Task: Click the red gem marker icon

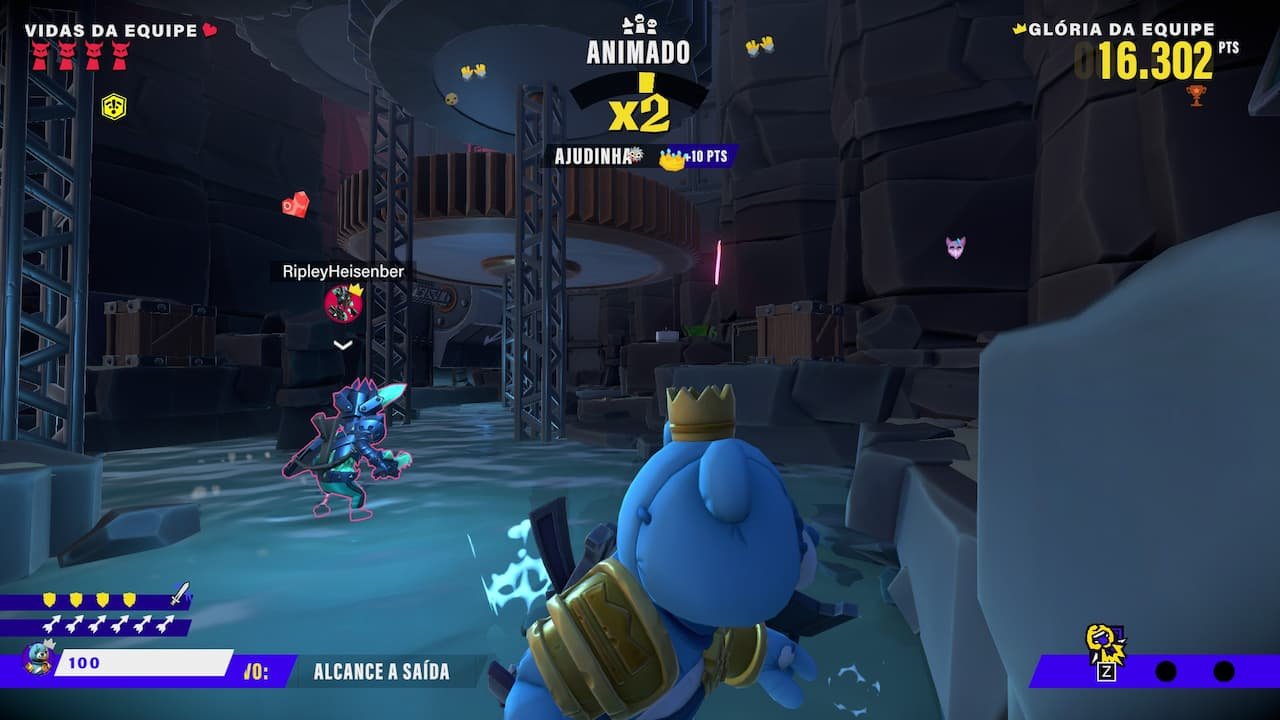Action: tap(296, 204)
